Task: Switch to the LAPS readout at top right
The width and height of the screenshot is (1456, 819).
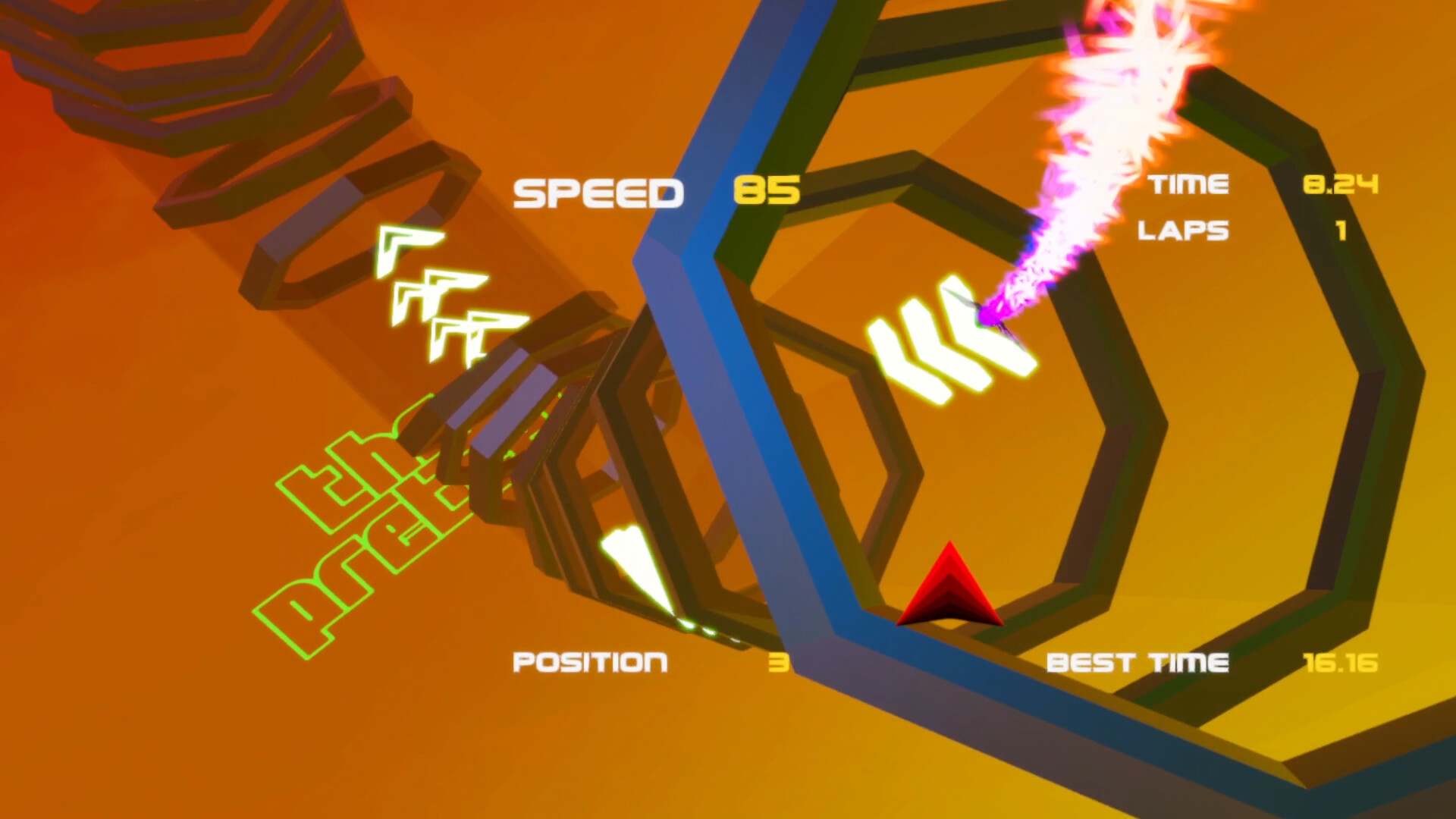Action: (x=1183, y=231)
